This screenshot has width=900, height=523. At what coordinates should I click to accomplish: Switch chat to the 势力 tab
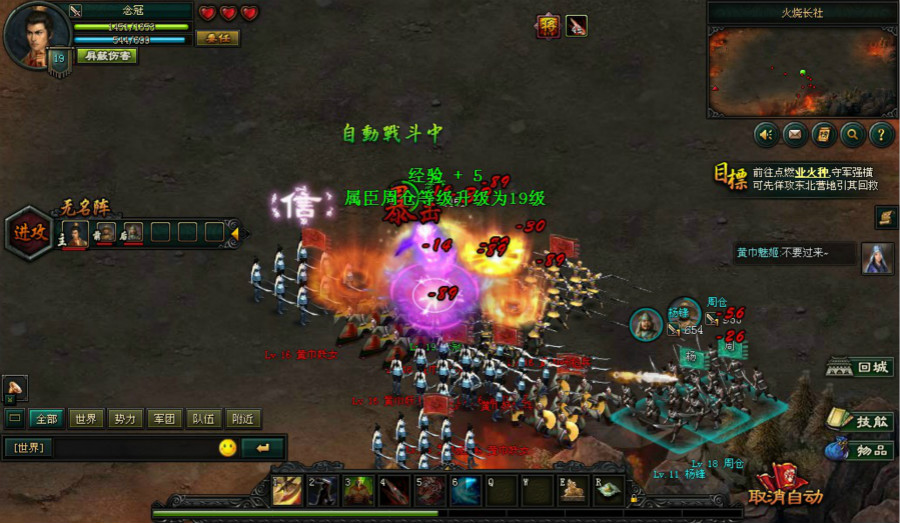(x=125, y=418)
